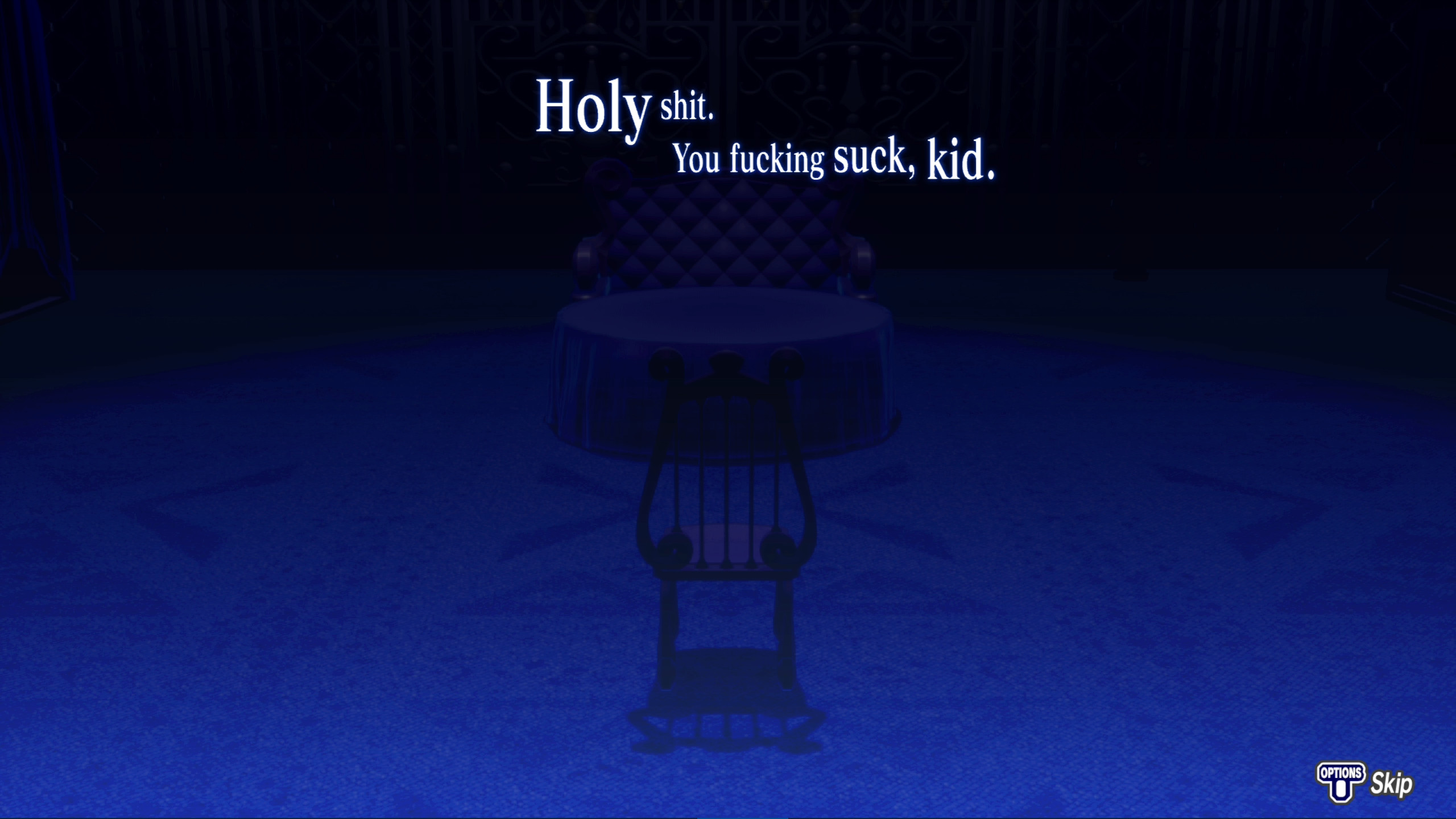Click the shadow beneath the lyre chair
Screen dimensions: 1456x819
click(722, 739)
